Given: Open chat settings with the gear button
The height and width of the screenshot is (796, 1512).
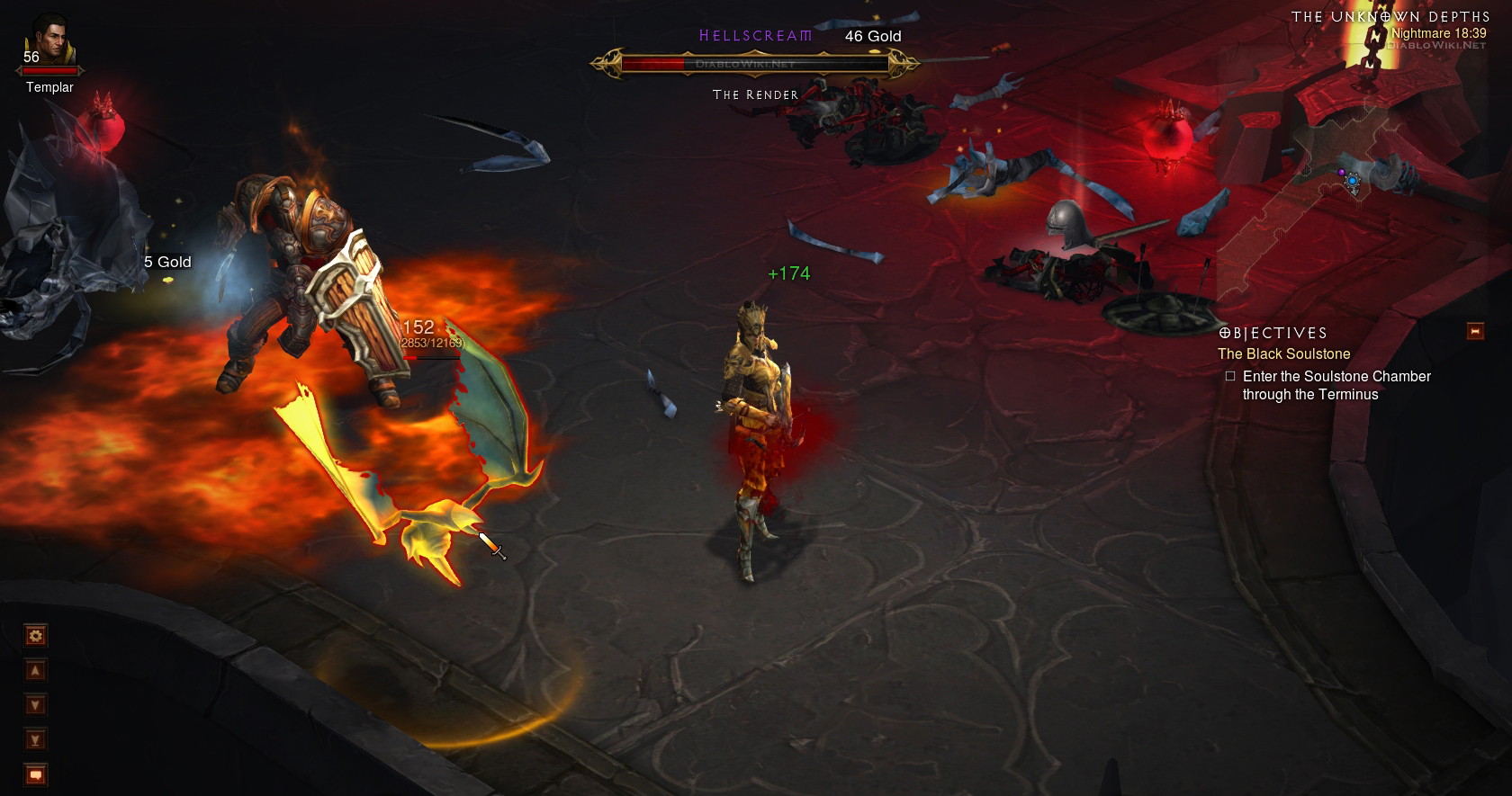Looking at the screenshot, I should pos(35,636).
